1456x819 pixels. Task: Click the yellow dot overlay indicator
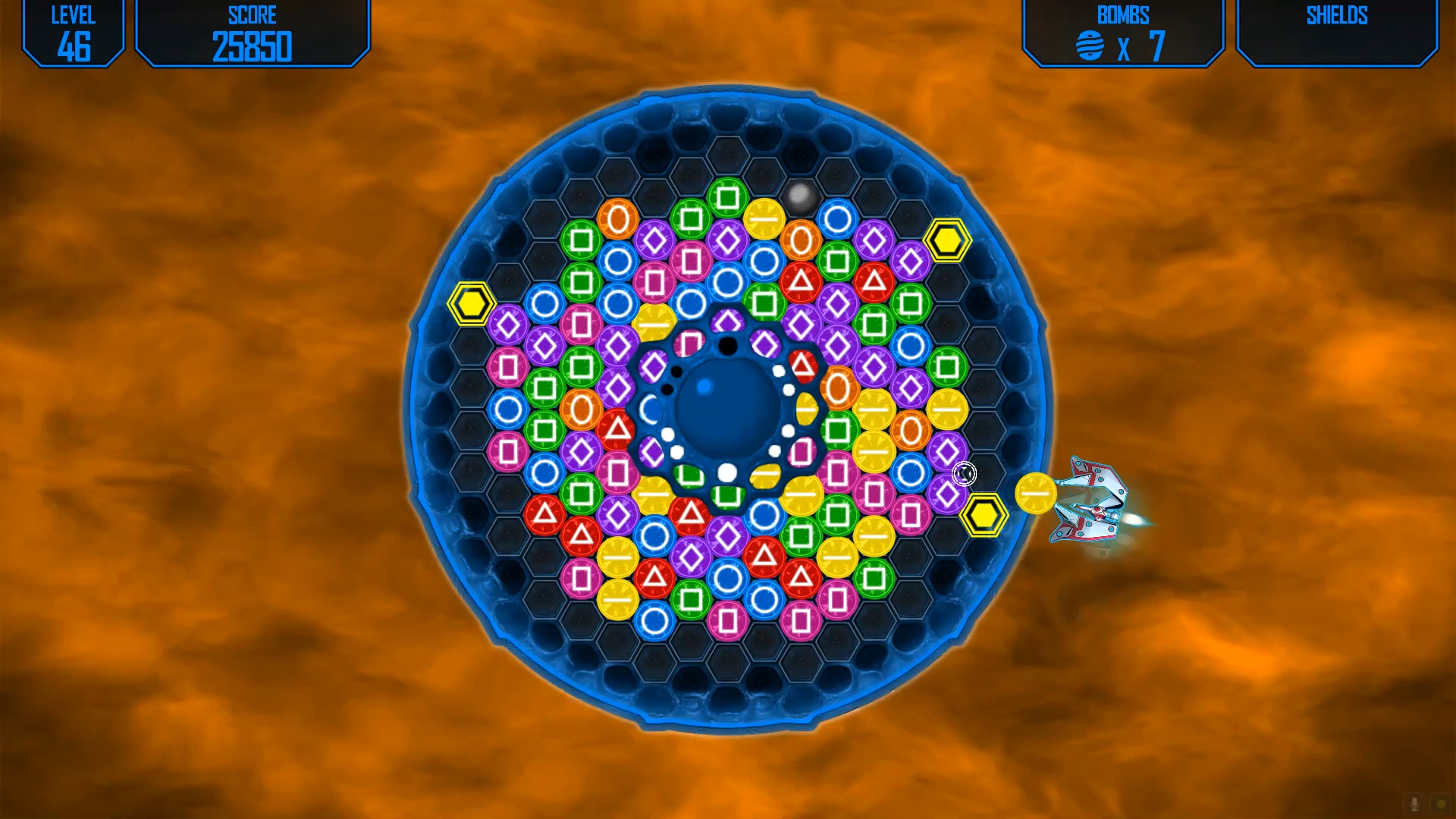1441,804
